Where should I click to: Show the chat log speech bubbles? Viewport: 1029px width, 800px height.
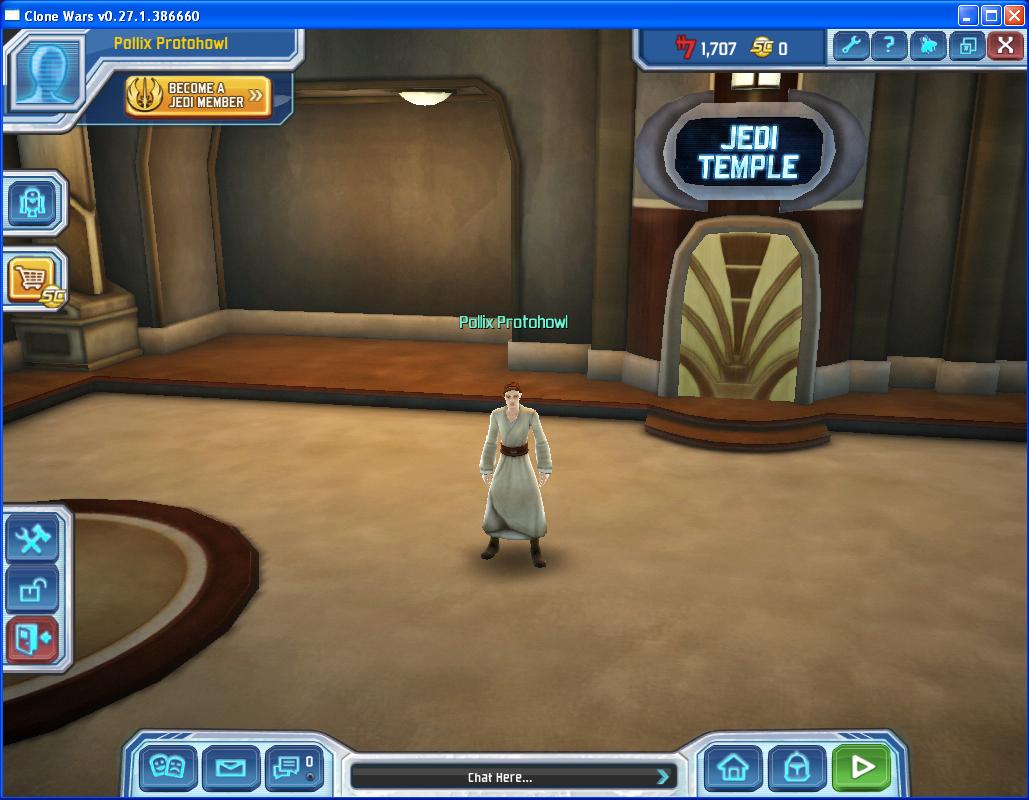click(293, 768)
